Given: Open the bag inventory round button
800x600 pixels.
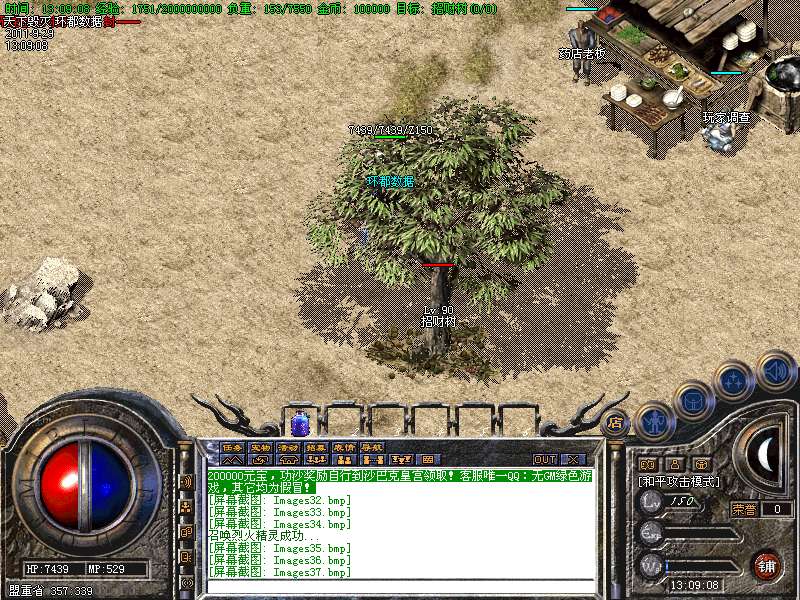Looking at the screenshot, I should pos(694,402).
